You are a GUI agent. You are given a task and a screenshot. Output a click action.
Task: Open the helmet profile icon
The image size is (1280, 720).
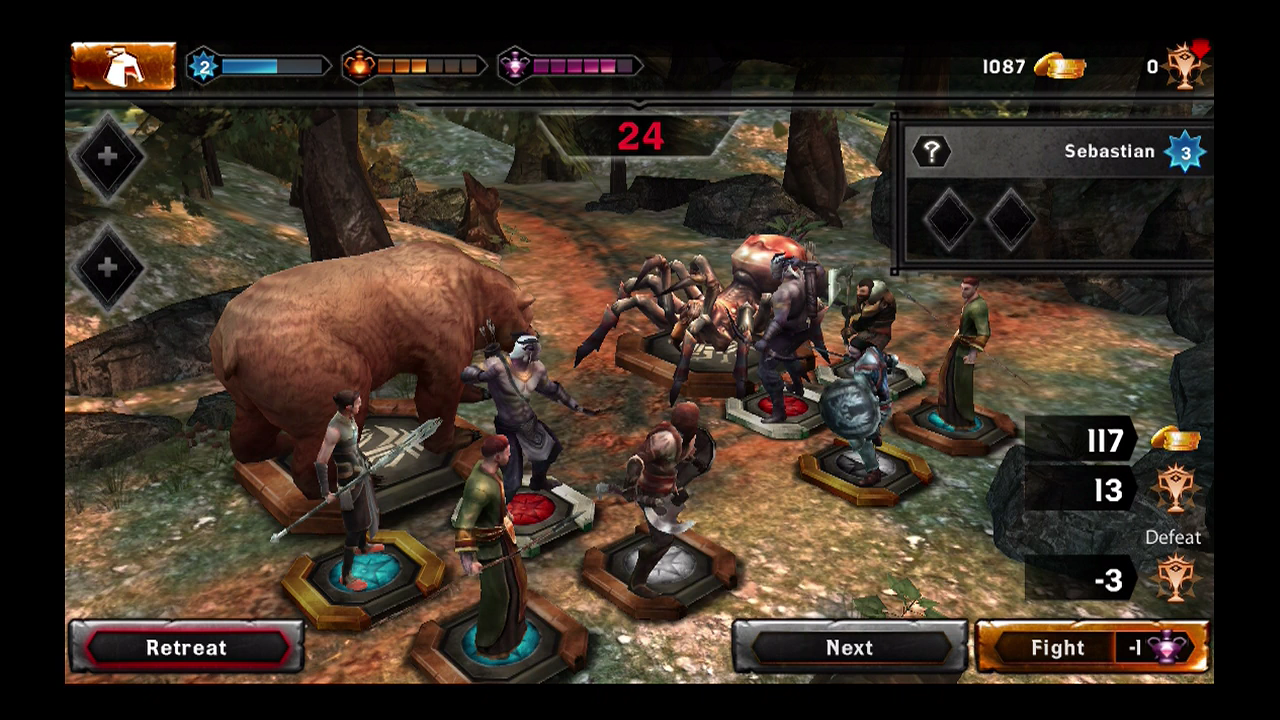123,66
